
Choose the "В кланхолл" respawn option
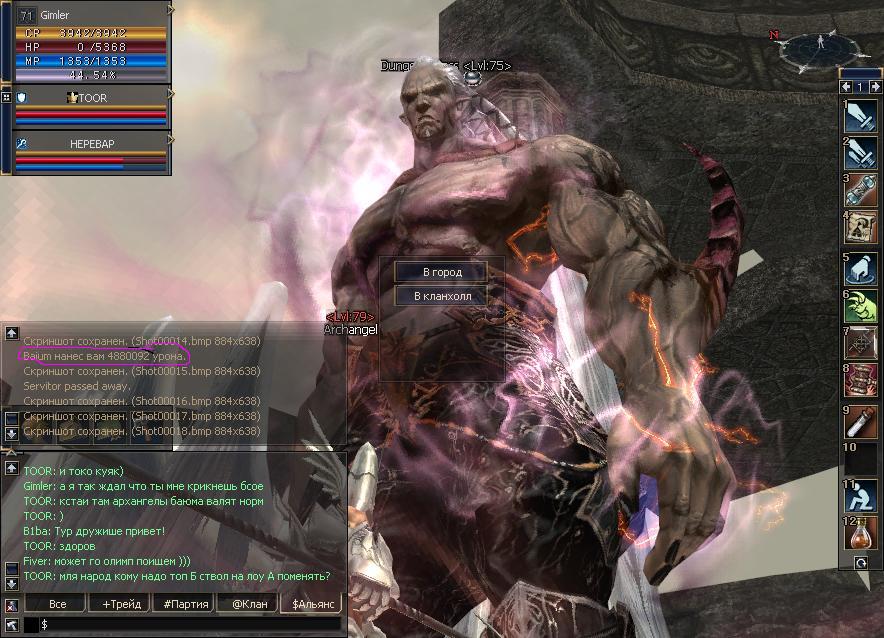pos(440,296)
